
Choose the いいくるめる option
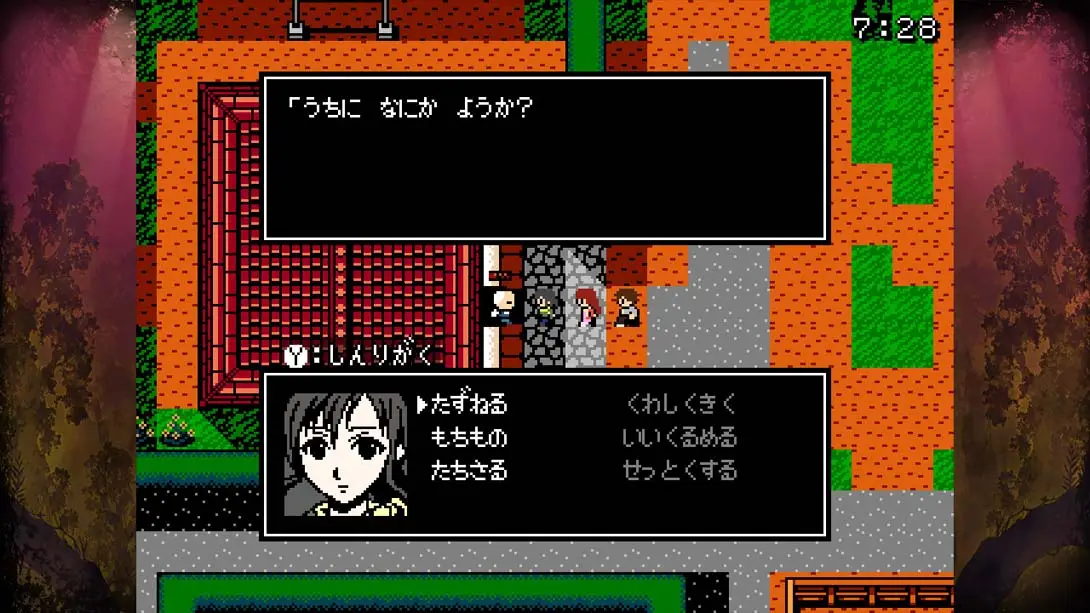(680, 437)
